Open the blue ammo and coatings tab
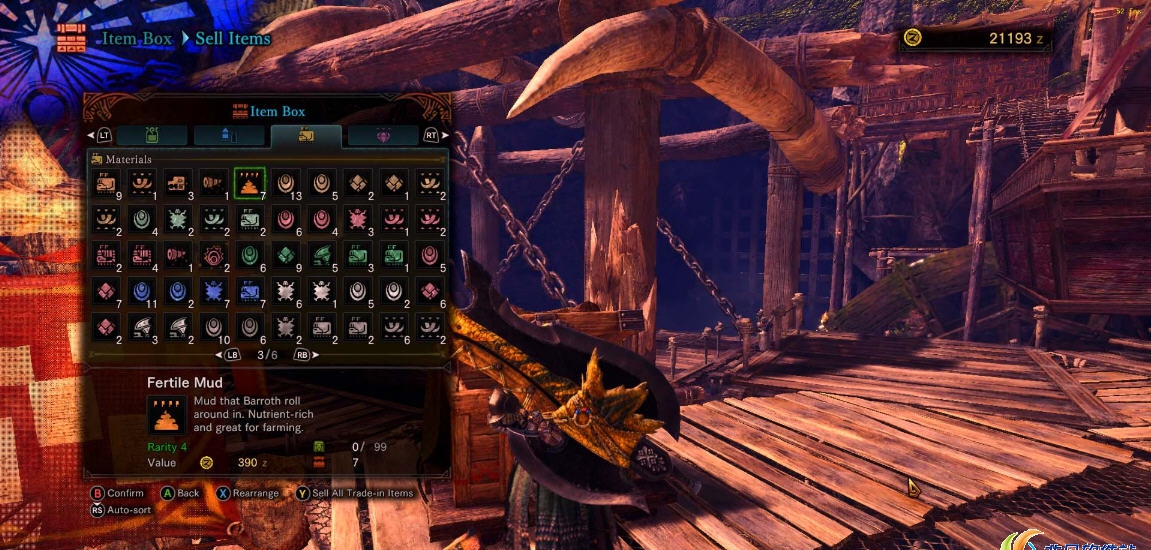The image size is (1151, 550). click(x=229, y=135)
